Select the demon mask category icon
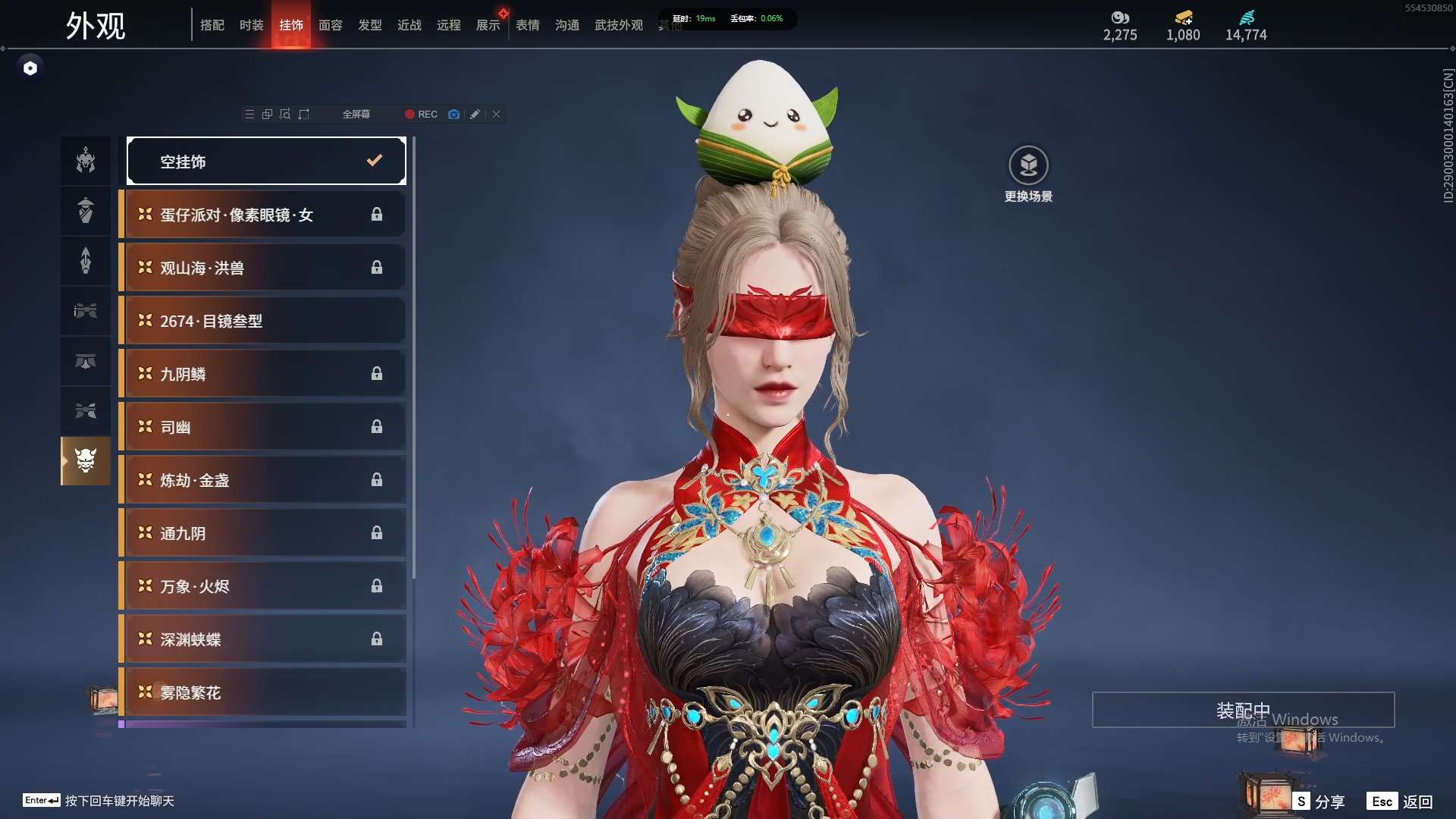This screenshot has width=1456, height=819. [x=86, y=460]
